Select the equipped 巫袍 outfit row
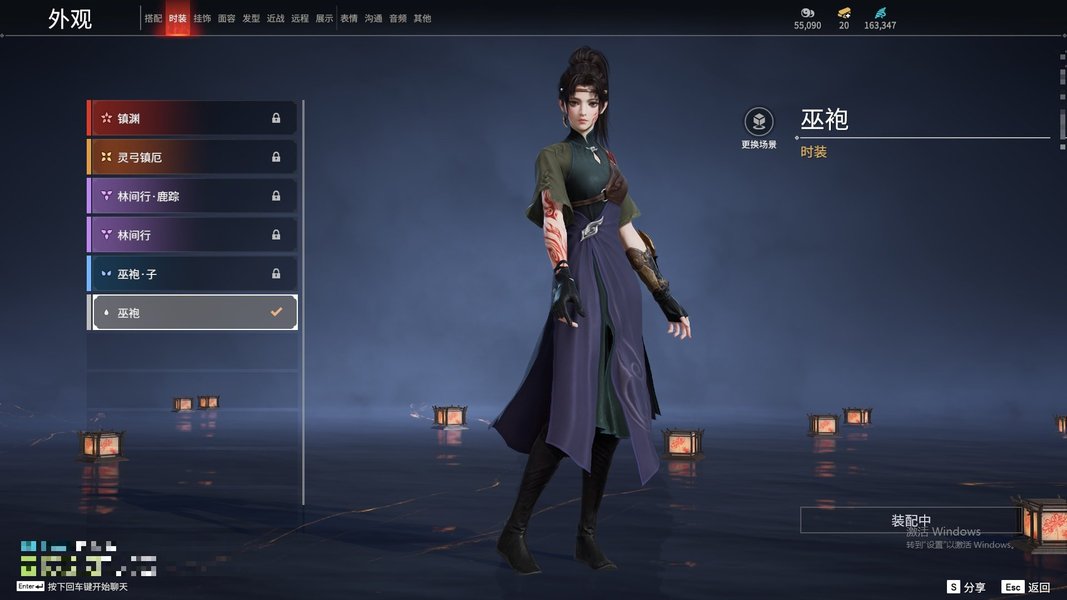 [192, 313]
